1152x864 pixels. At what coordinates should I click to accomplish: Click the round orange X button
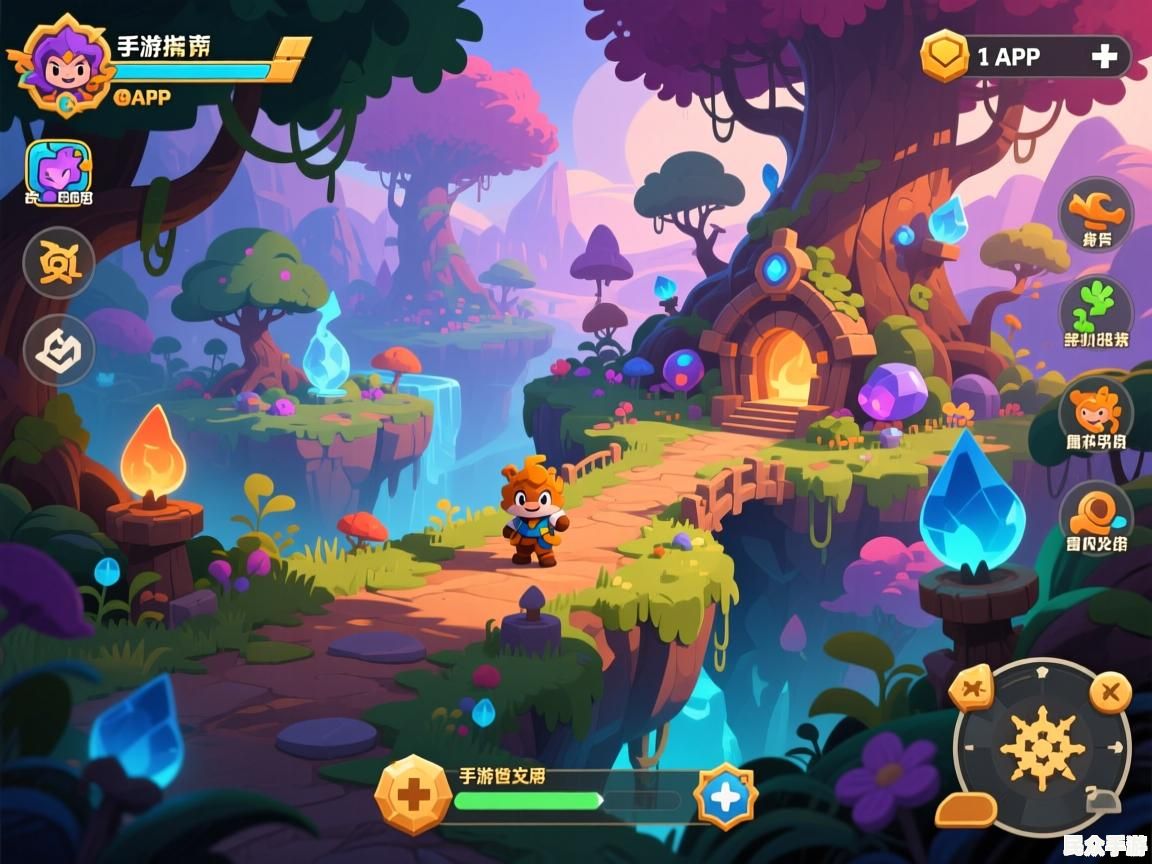[1109, 691]
